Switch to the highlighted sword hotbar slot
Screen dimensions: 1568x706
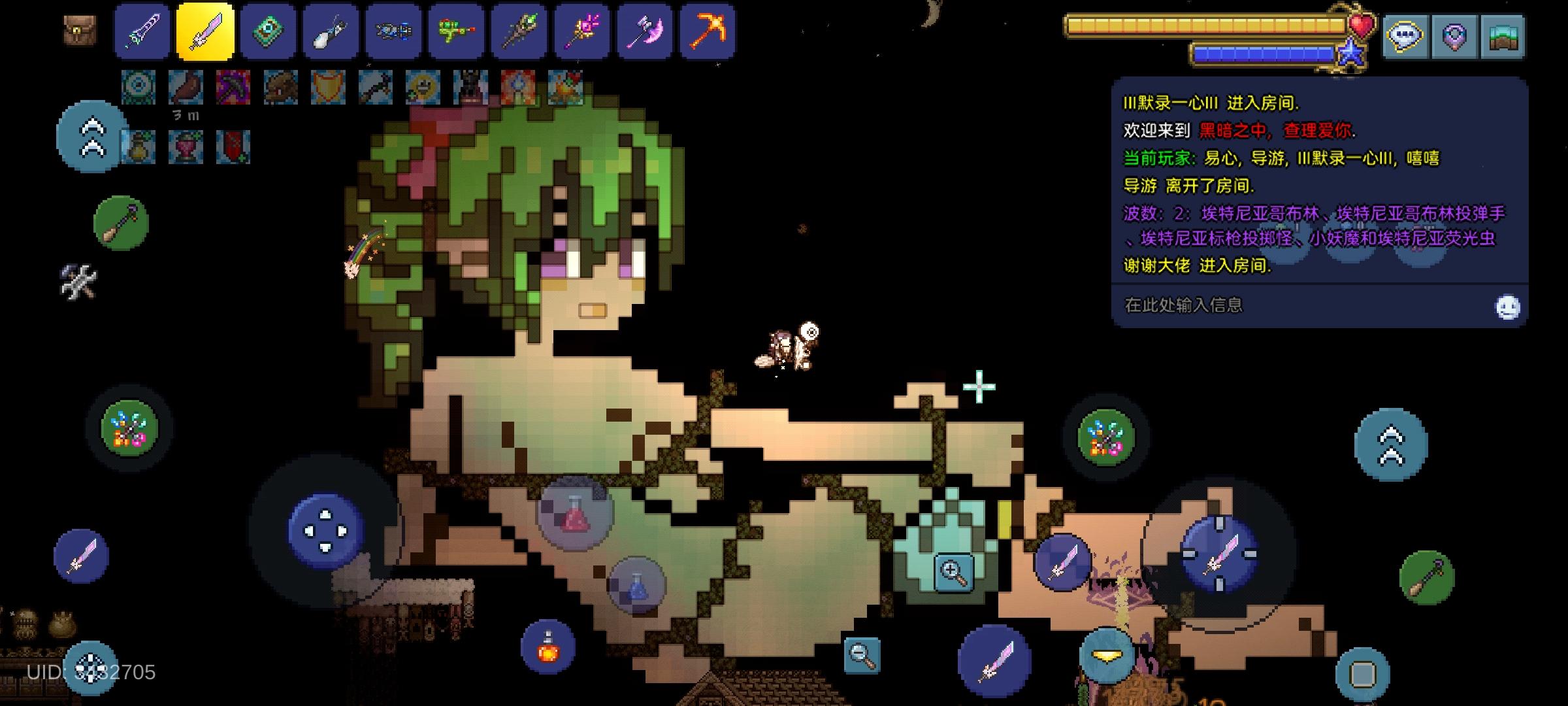(x=205, y=33)
